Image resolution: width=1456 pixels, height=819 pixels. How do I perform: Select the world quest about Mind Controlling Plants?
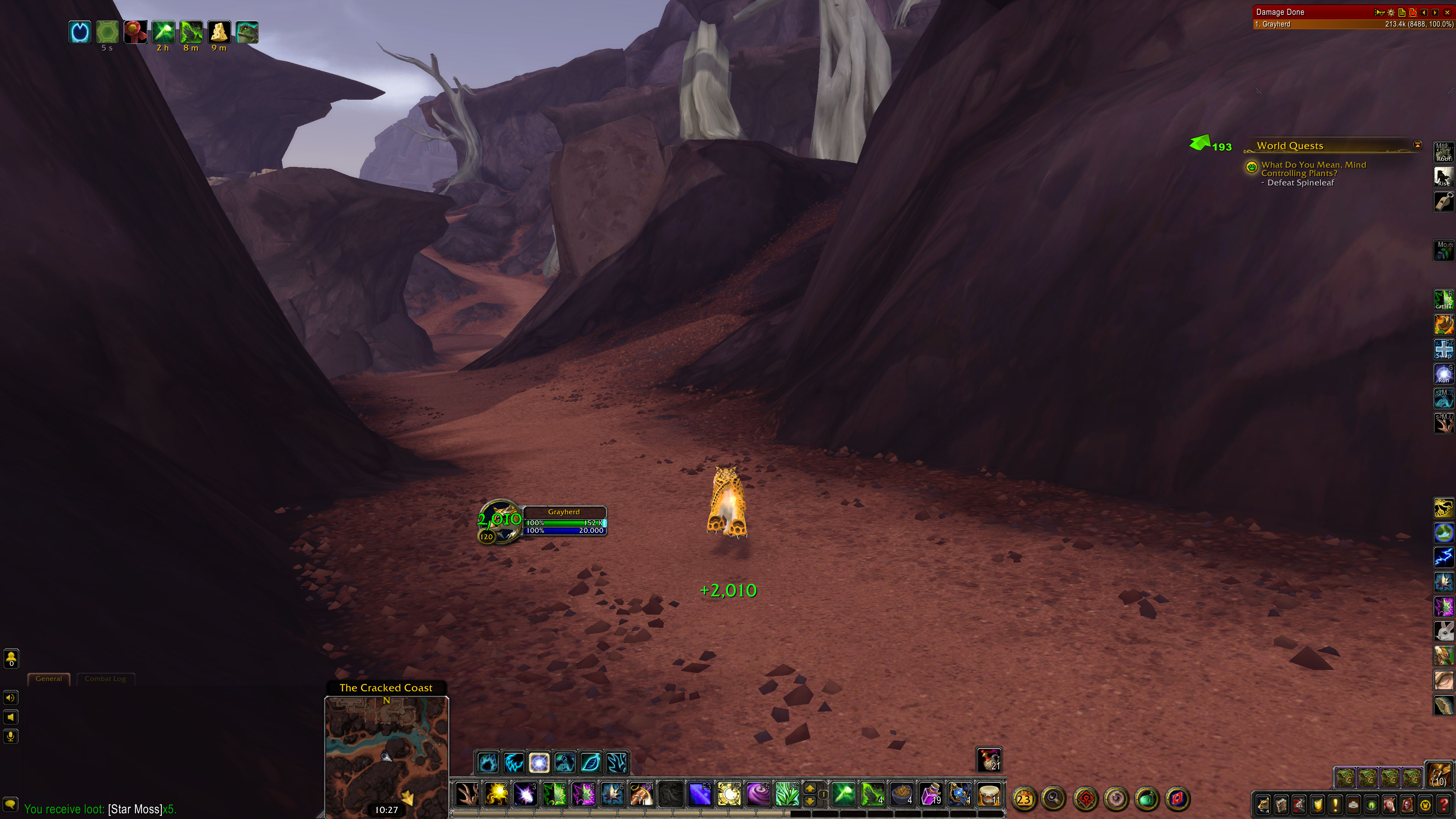(1313, 169)
